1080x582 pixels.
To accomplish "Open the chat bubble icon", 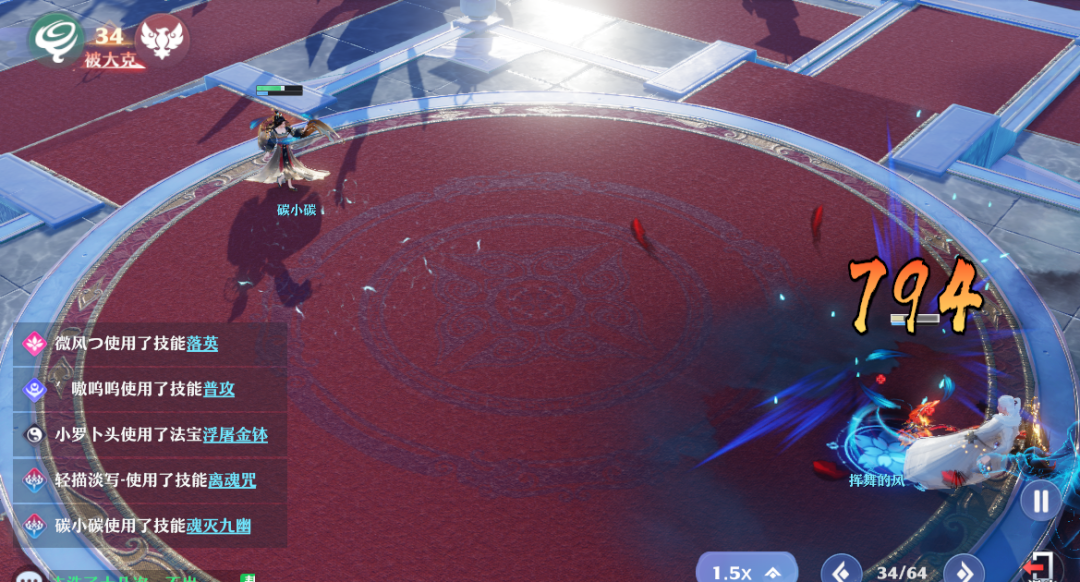I will pyautogui.click(x=27, y=577).
